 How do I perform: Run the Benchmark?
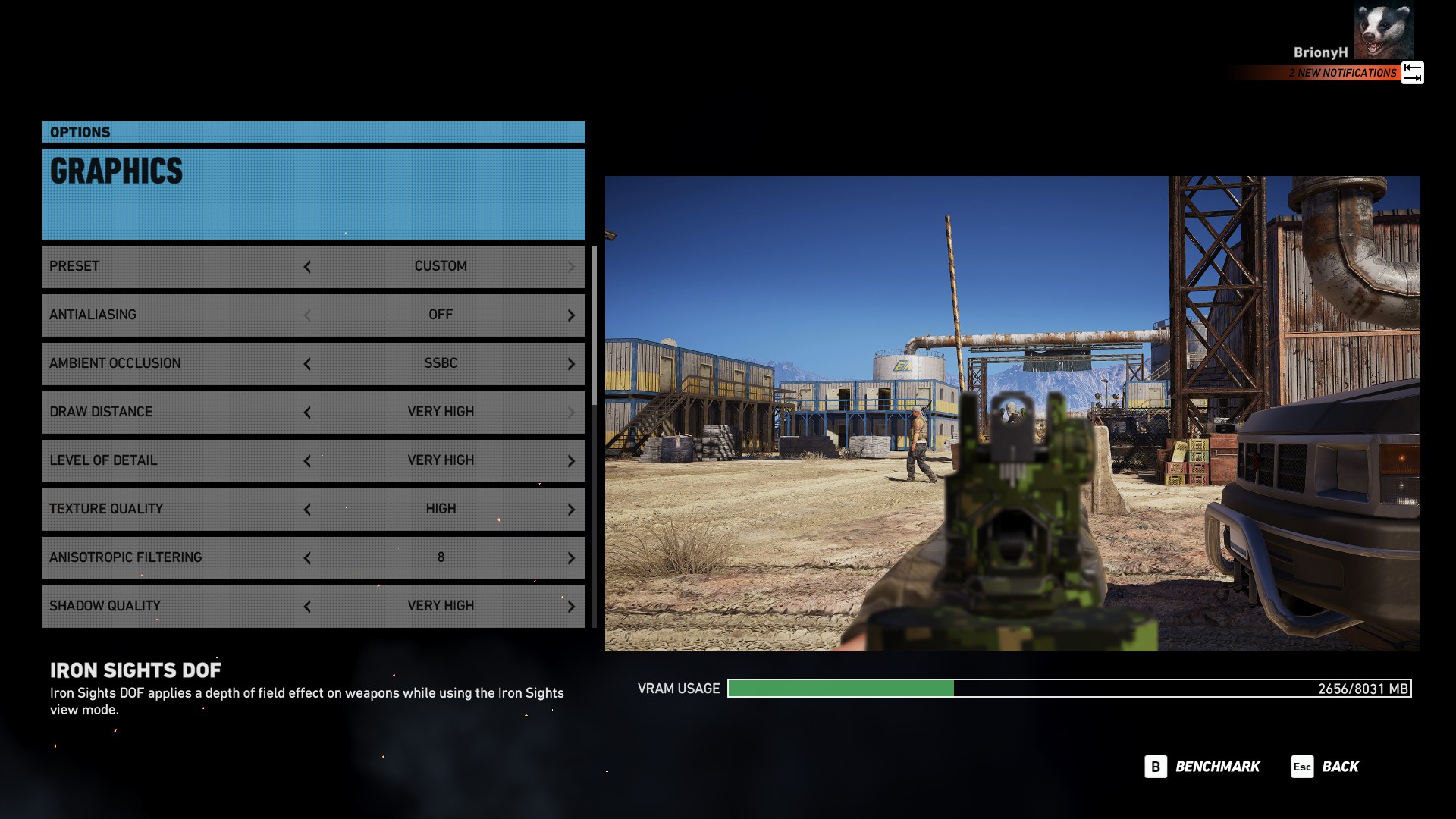tap(1203, 767)
